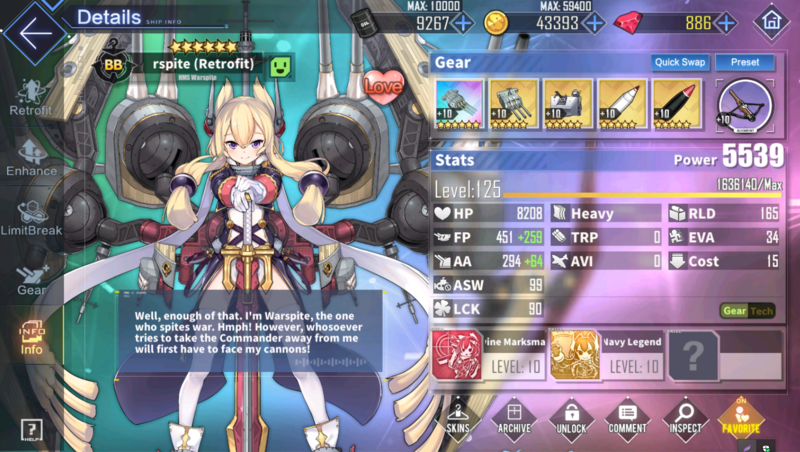Click the Quick Swap button
The width and height of the screenshot is (800, 452).
tap(680, 62)
